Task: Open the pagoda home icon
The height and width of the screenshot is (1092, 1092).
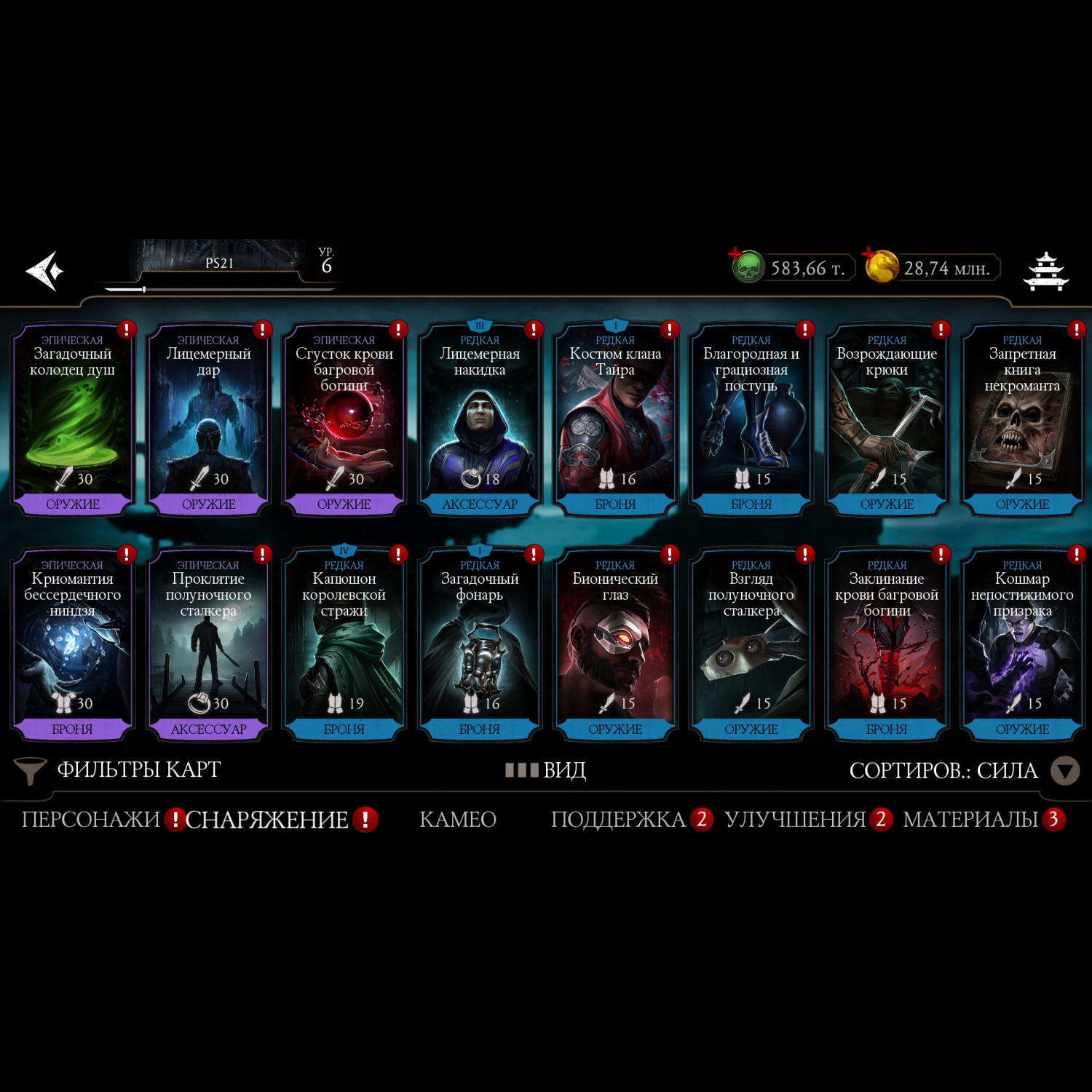Action: click(1045, 272)
